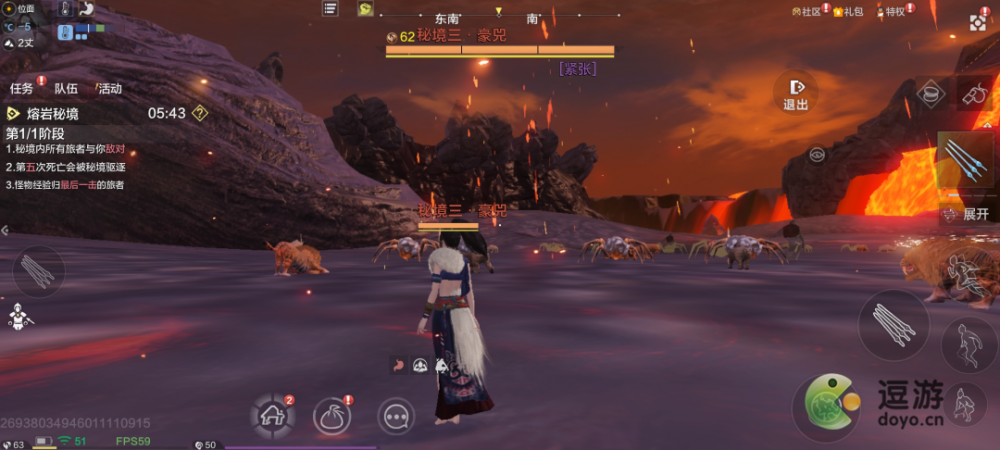Toggle the eye visibility icon
Viewport: 1000px width, 450px height.
pyautogui.click(x=817, y=154)
